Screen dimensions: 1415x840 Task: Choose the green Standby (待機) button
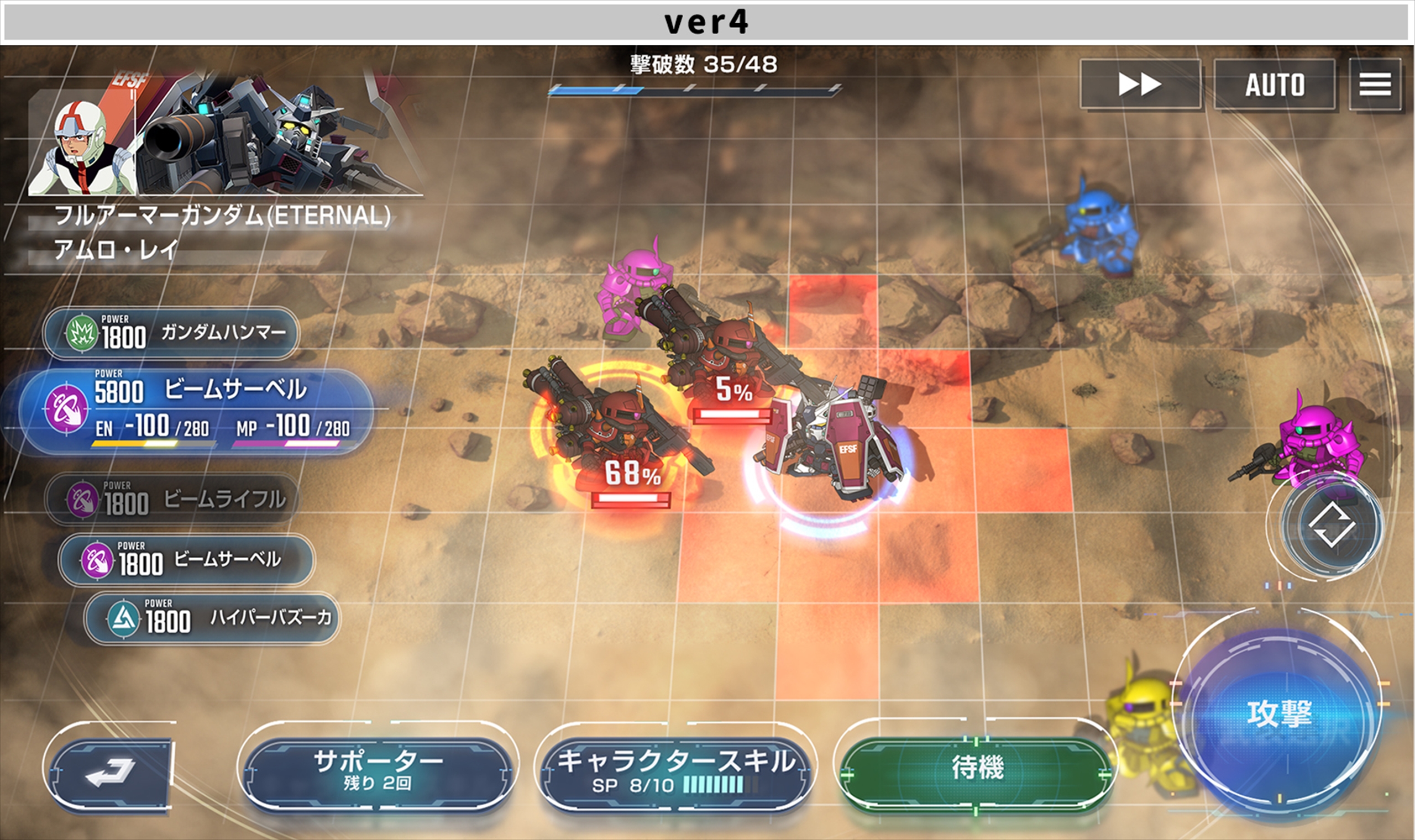tap(976, 769)
